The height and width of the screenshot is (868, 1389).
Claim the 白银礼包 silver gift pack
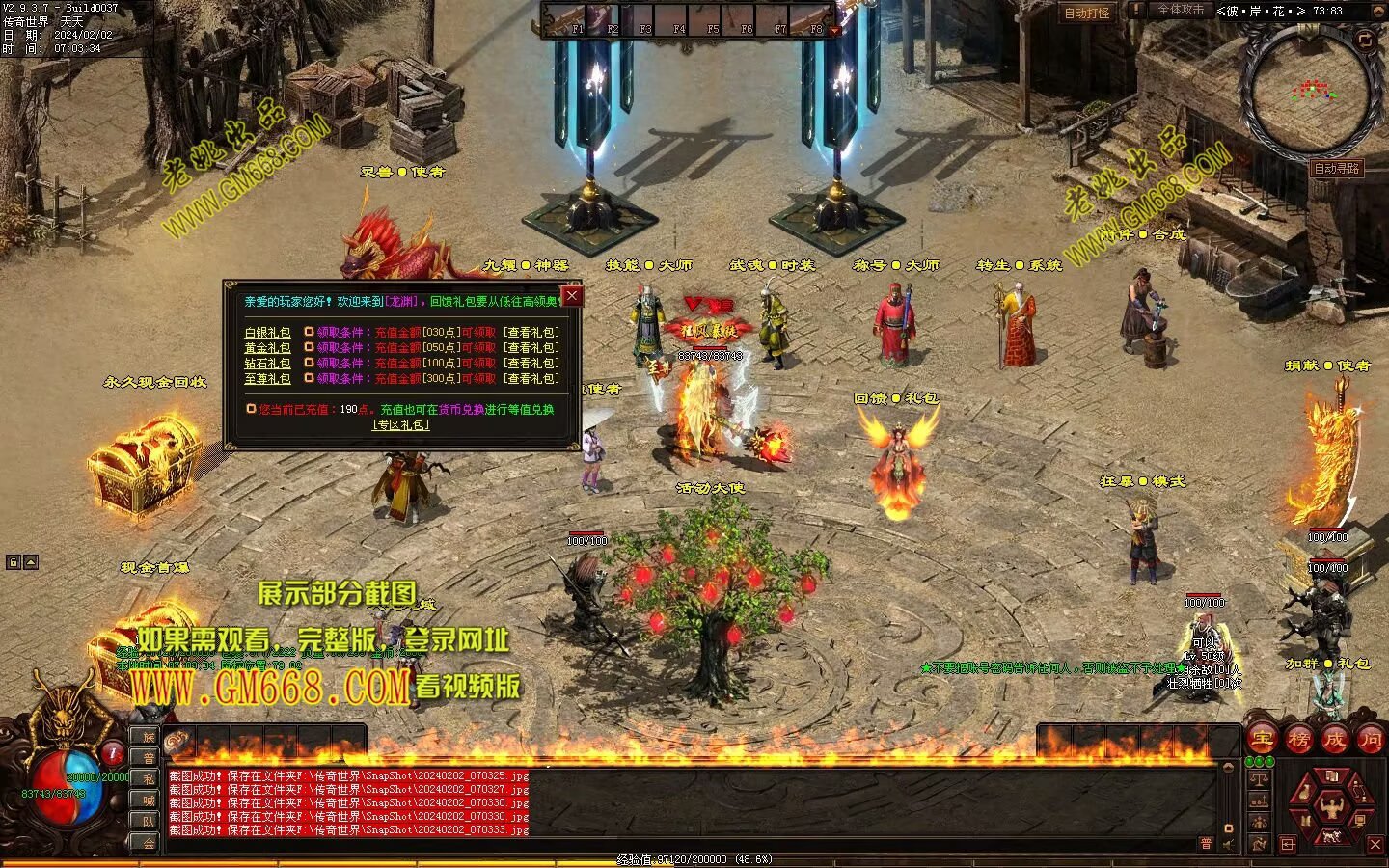477,333
